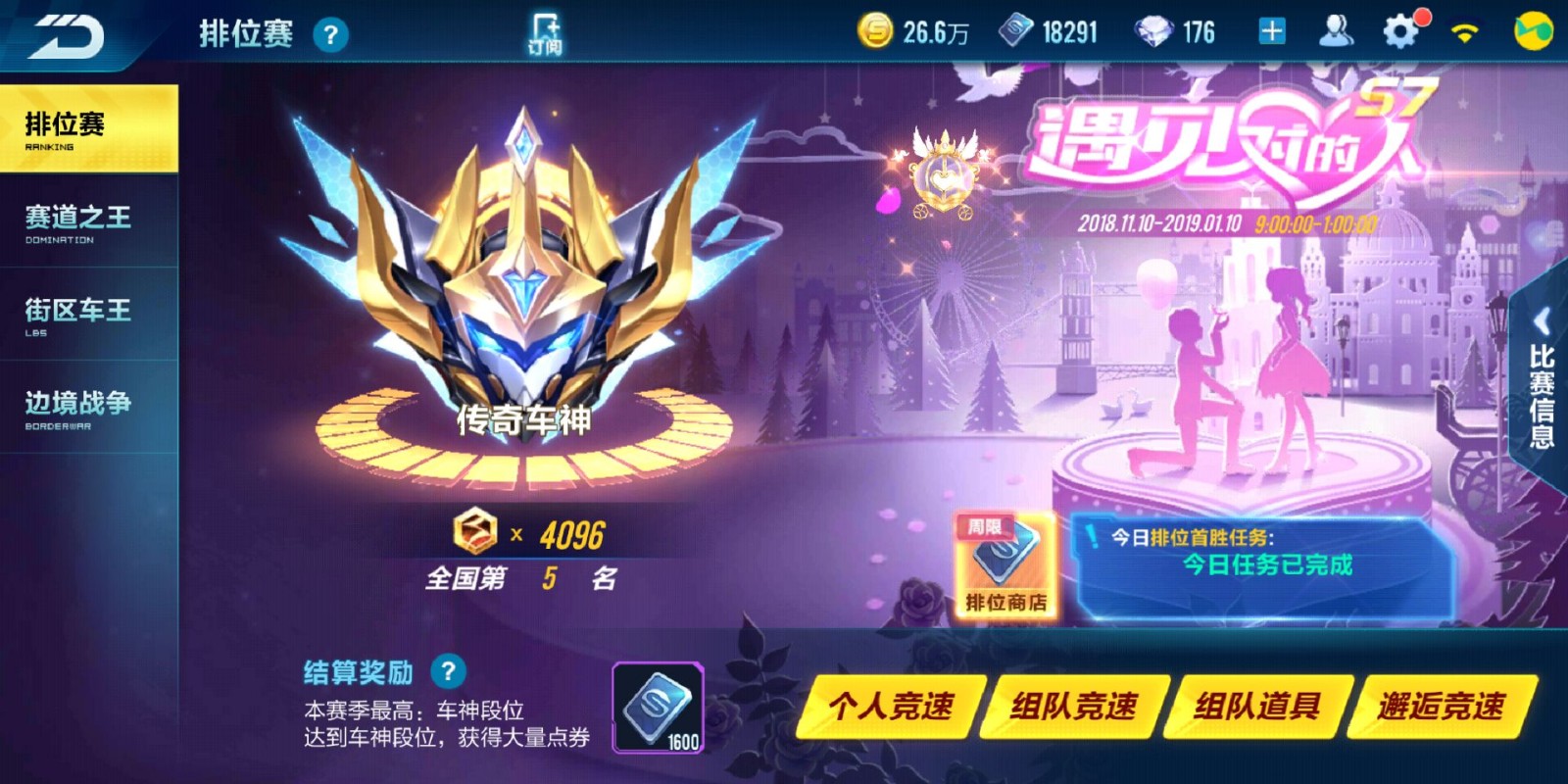Click the gold coin currency icon
This screenshot has width=1568, height=784.
(x=875, y=30)
